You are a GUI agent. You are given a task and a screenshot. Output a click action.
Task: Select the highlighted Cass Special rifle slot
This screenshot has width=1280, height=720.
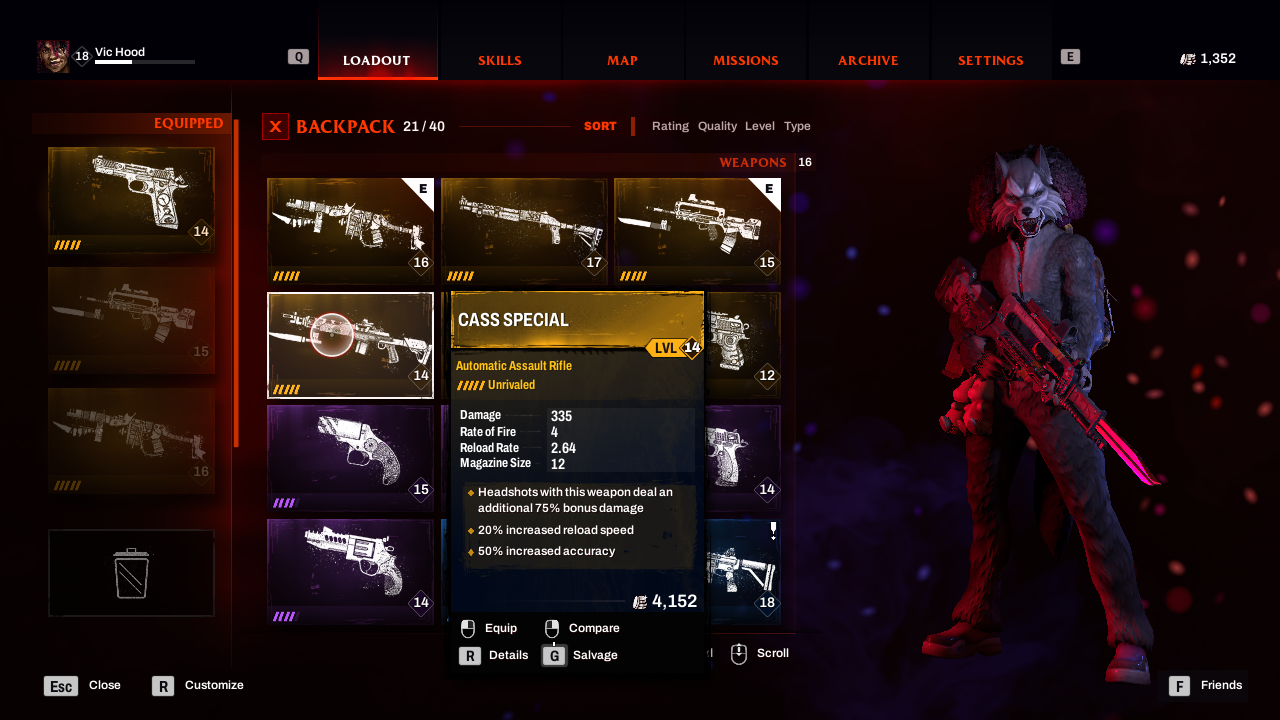[350, 344]
